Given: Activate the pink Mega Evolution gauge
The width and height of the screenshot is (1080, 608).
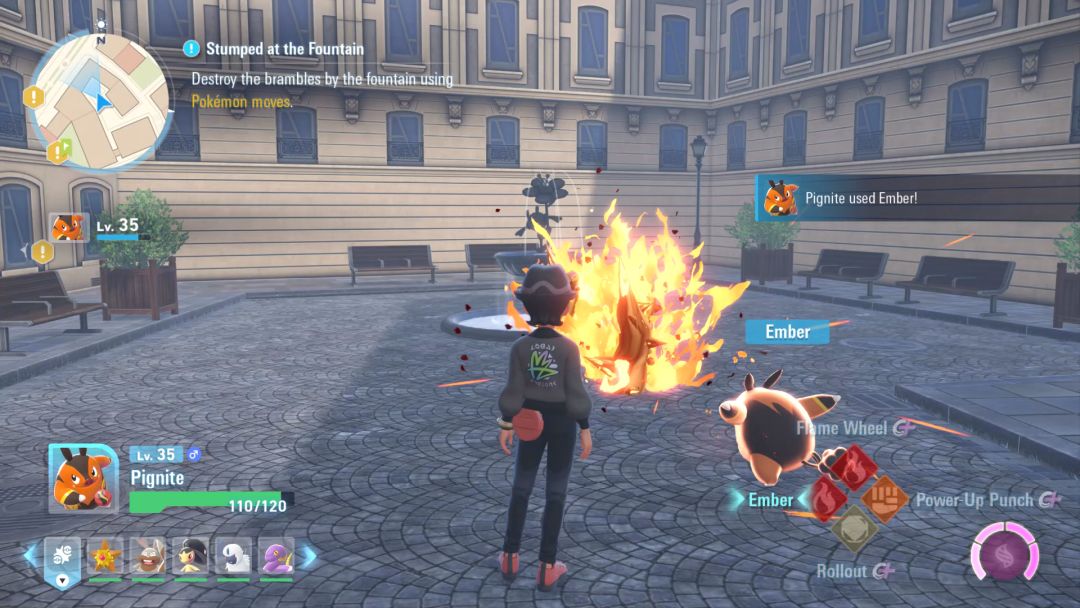Looking at the screenshot, I should (x=1004, y=554).
